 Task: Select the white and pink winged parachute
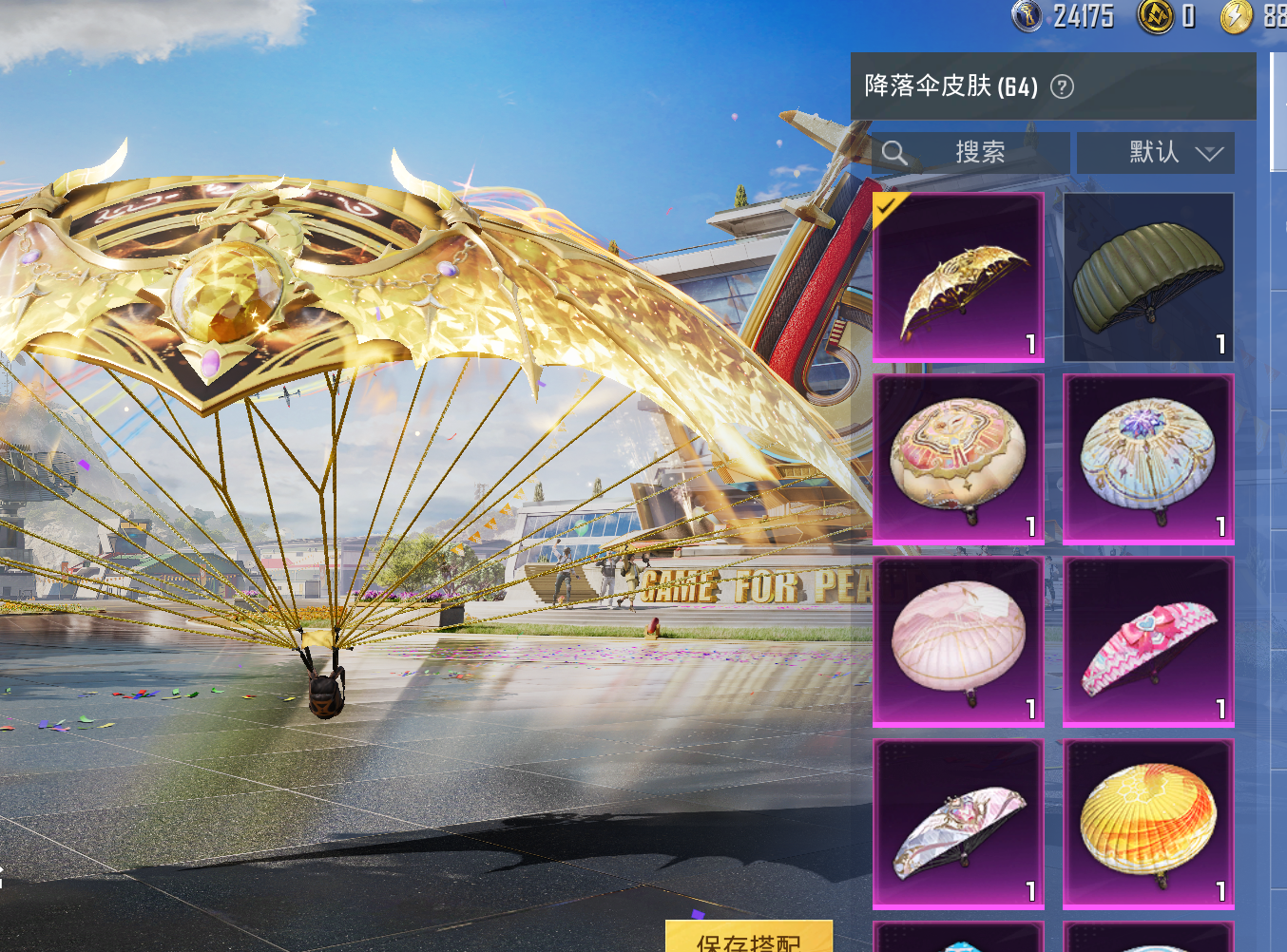tap(958, 824)
